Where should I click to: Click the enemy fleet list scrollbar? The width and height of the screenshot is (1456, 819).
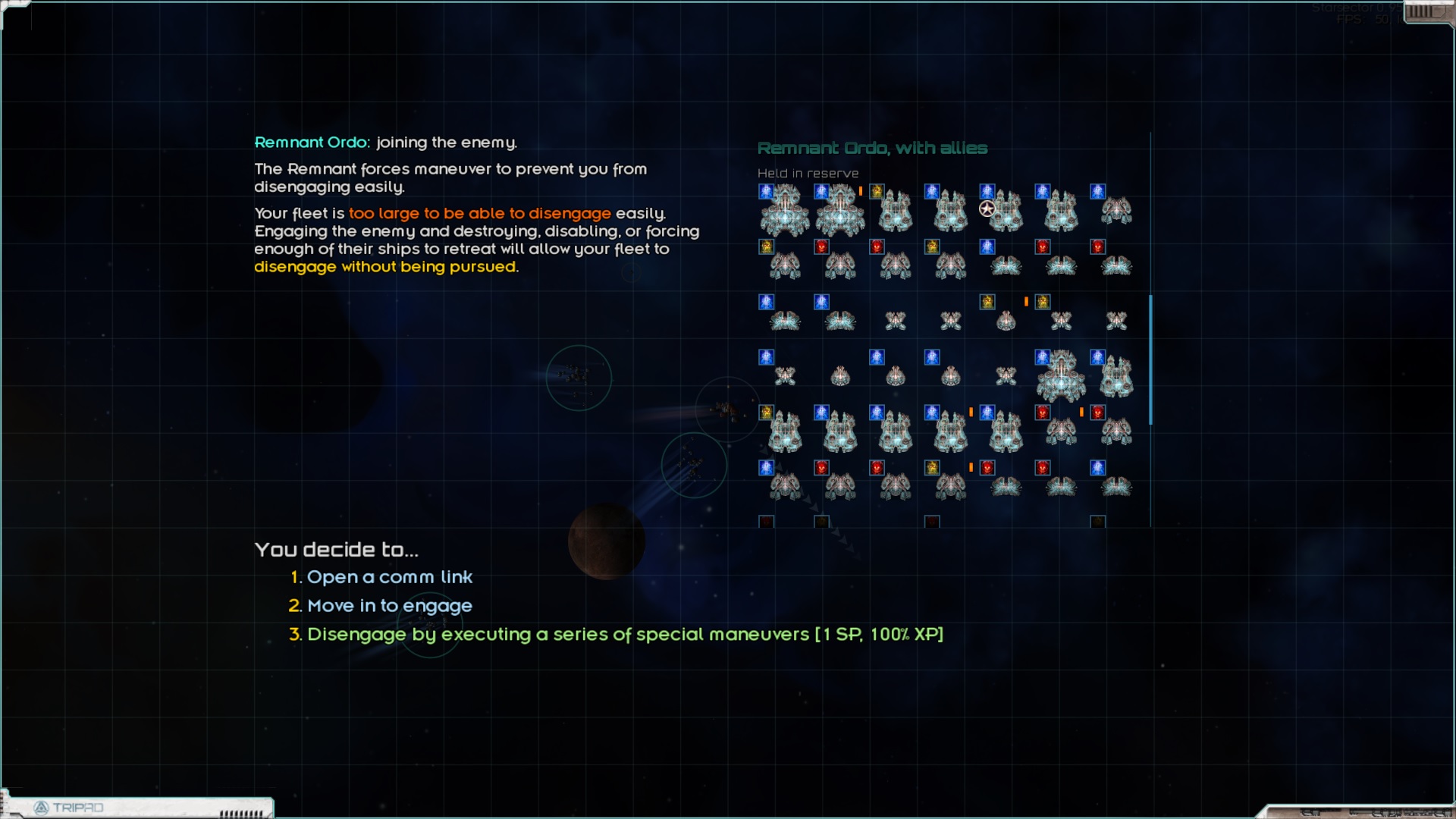pyautogui.click(x=1150, y=359)
